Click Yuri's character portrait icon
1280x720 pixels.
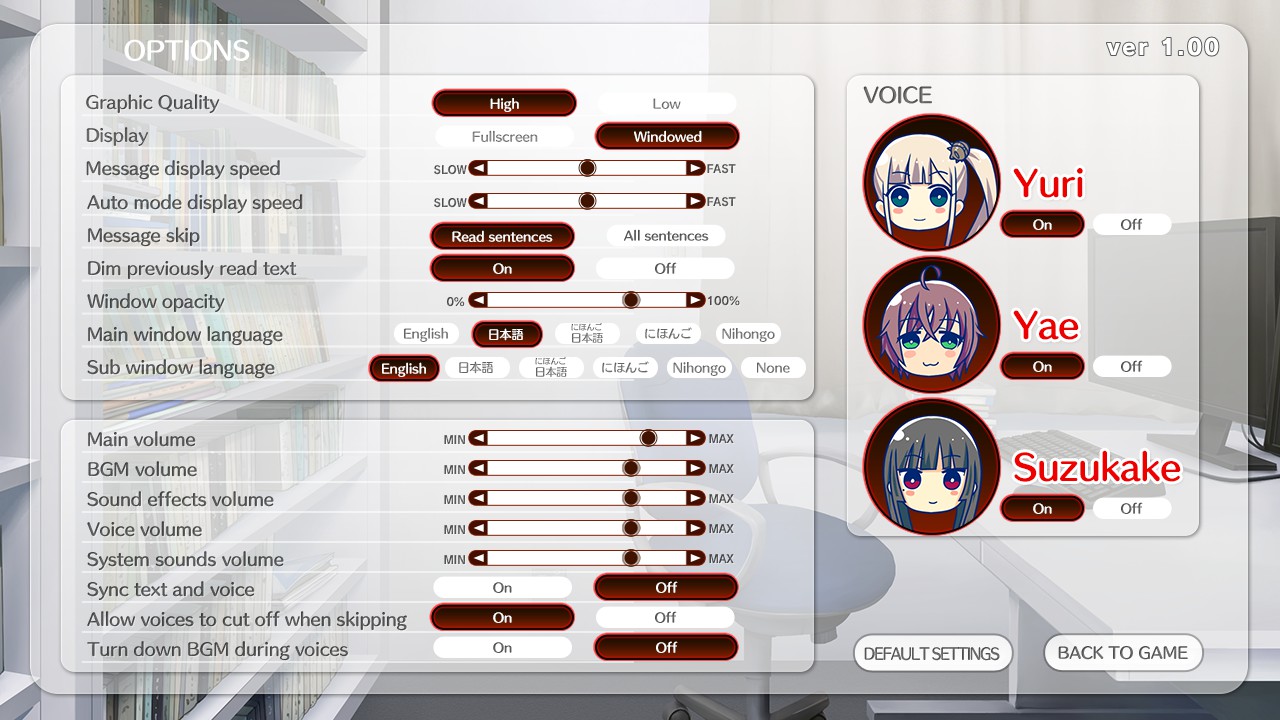[x=931, y=183]
